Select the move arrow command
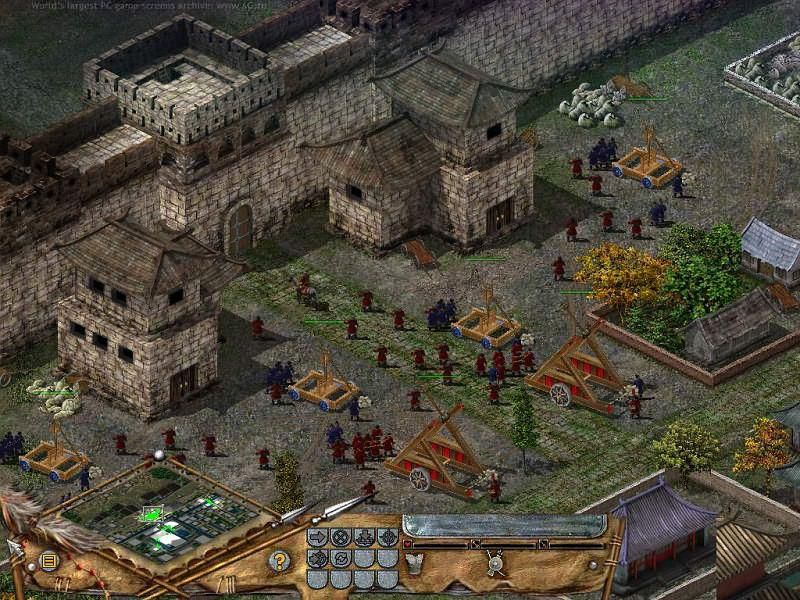The width and height of the screenshot is (800, 600). [x=317, y=537]
